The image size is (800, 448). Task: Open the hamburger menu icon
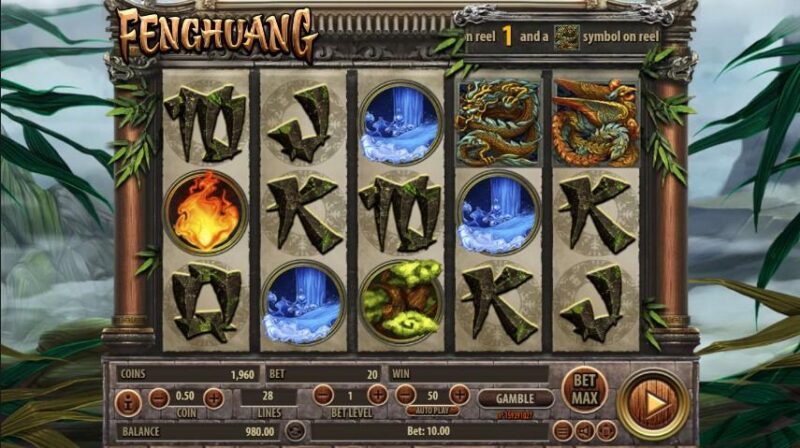pyautogui.click(x=562, y=431)
